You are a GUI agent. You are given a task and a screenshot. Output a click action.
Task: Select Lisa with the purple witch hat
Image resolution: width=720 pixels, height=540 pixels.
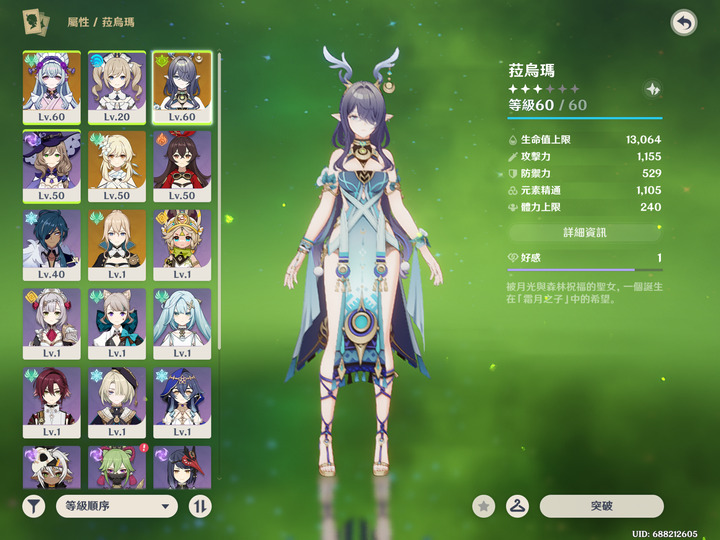(52, 165)
